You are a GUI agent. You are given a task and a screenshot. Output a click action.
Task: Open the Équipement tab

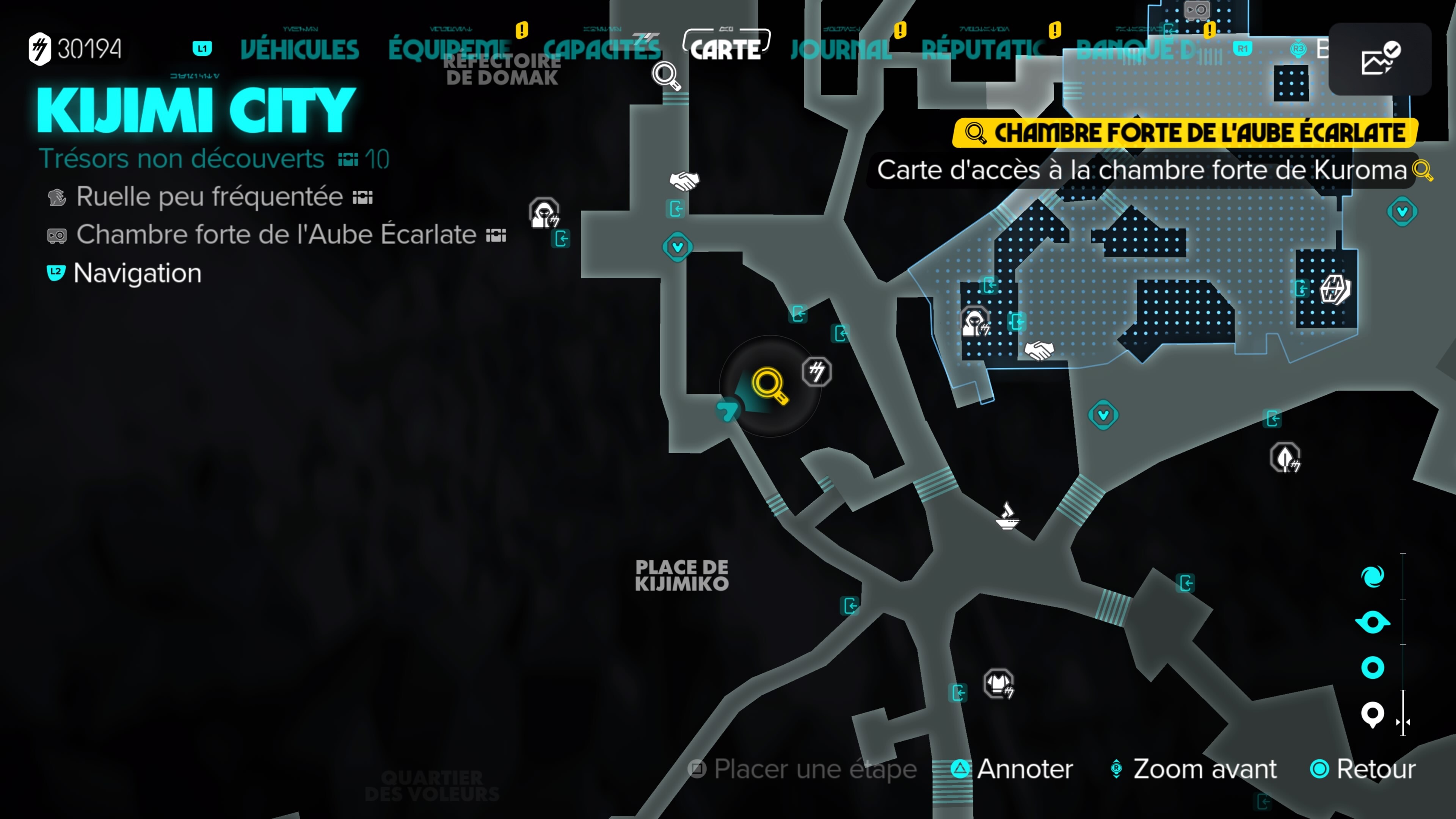coord(450,50)
